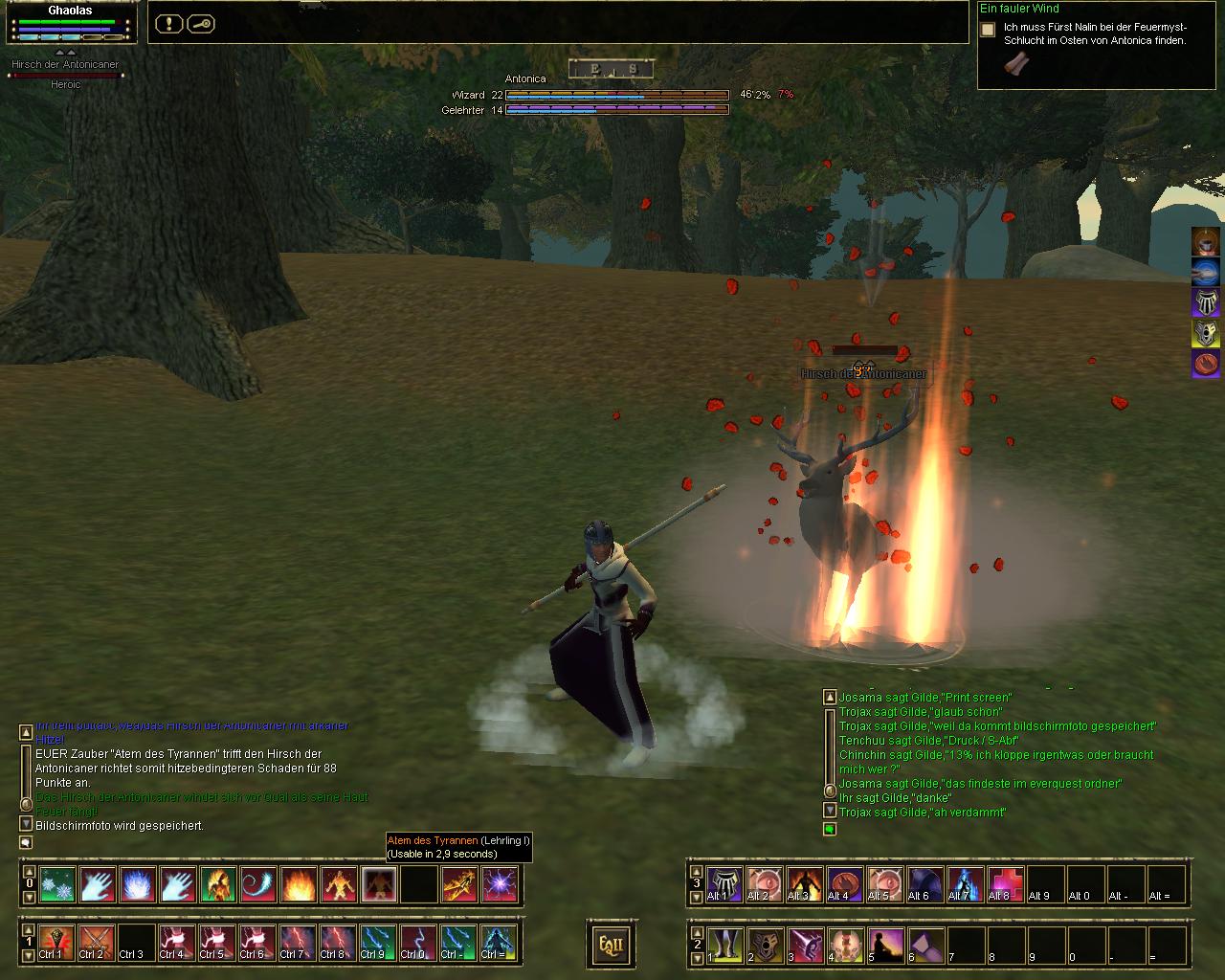
Task: Use the Alt 1 stone pillar ability
Action: (724, 885)
